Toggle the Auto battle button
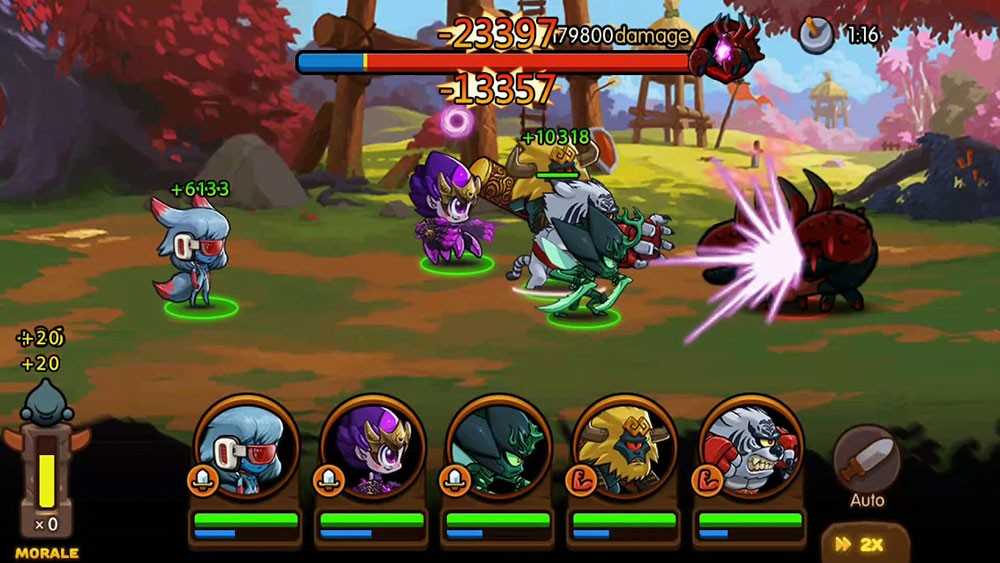Screen dimensions: 1000x563 (x=866, y=463)
